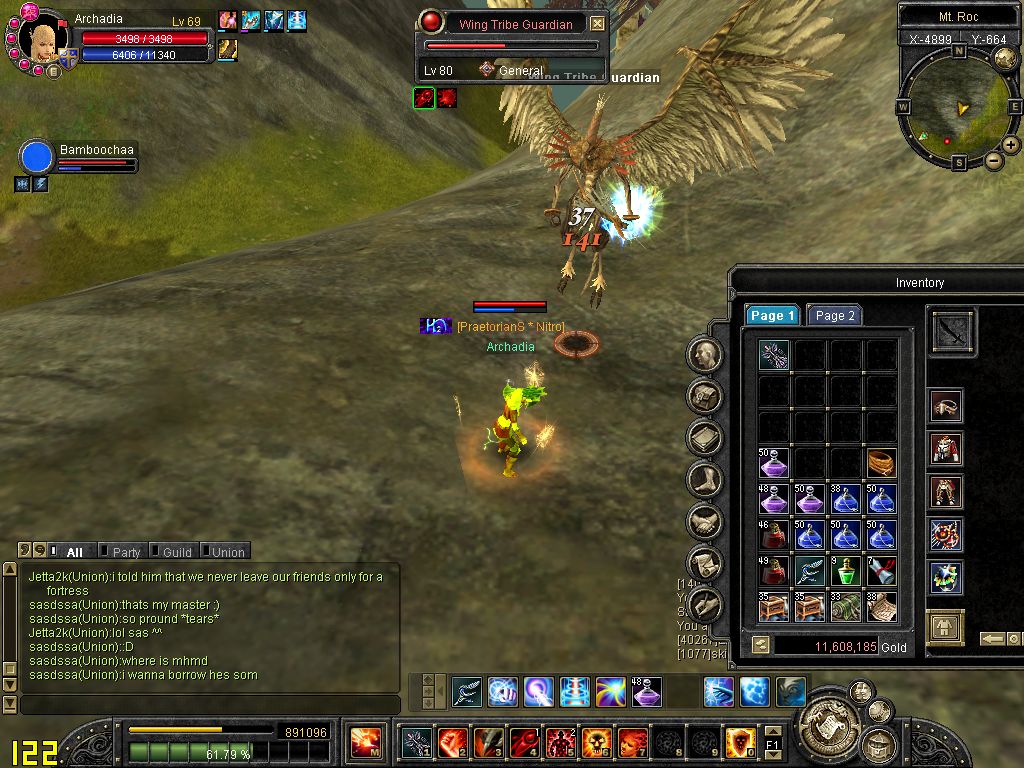Open the character face menu button
Image resolution: width=1024 pixels, height=768 pixels.
705,354
